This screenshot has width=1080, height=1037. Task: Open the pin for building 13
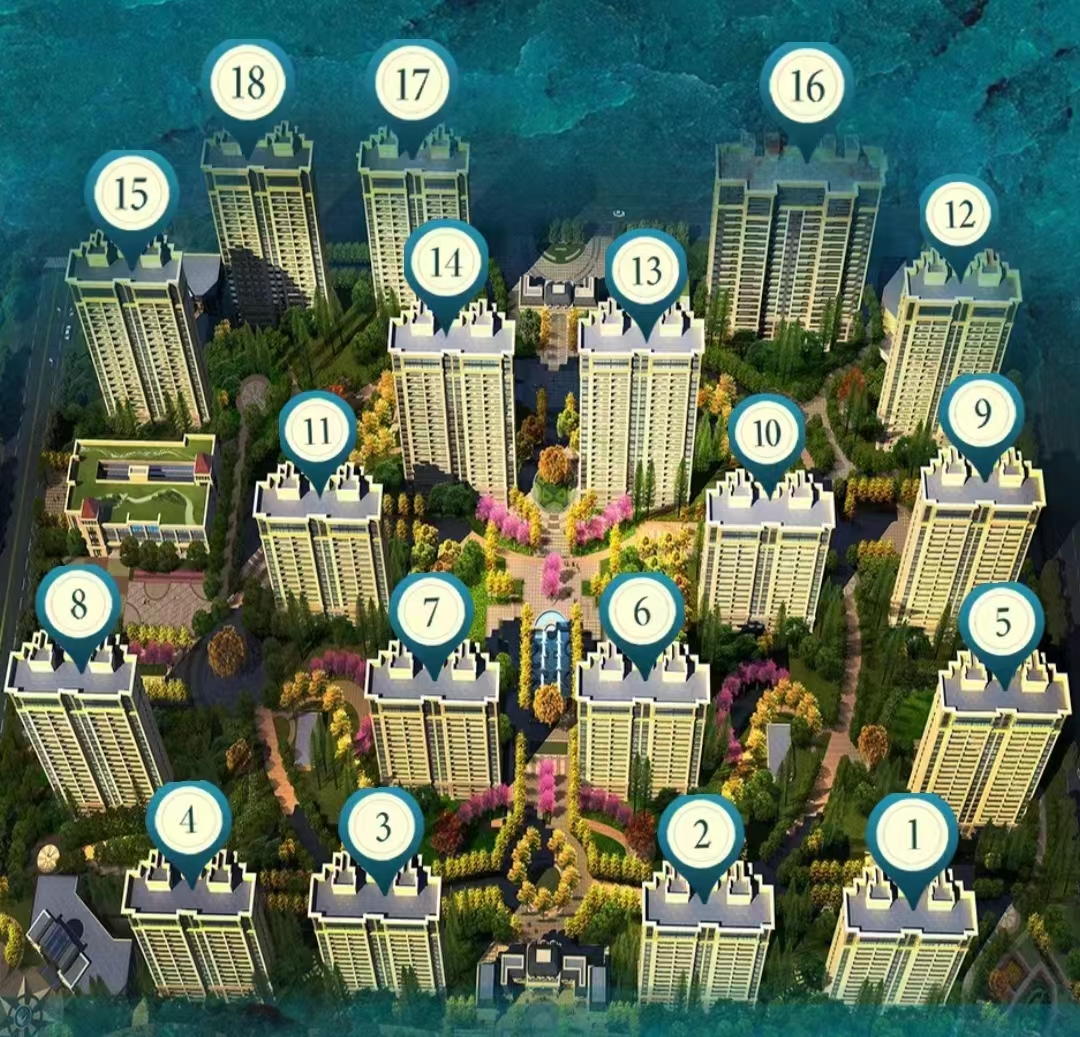click(646, 272)
